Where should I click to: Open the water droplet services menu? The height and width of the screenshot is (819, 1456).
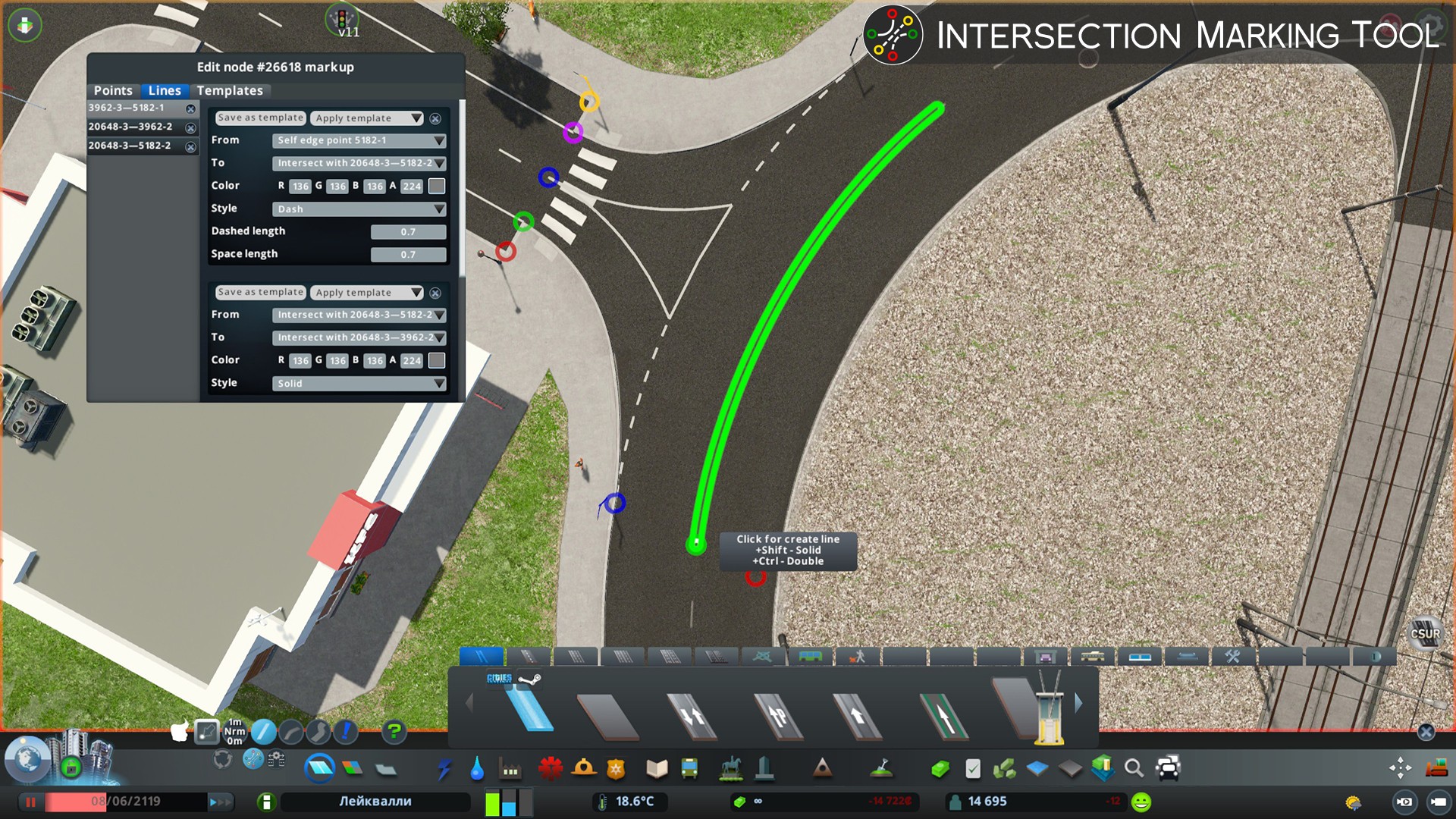pos(477,769)
